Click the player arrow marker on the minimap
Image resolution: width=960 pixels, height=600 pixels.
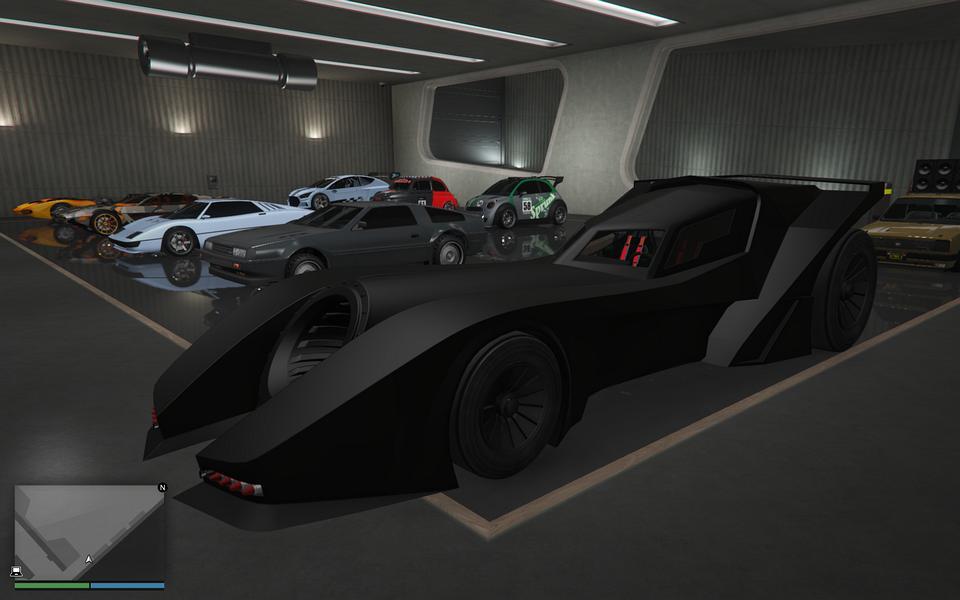[x=89, y=559]
